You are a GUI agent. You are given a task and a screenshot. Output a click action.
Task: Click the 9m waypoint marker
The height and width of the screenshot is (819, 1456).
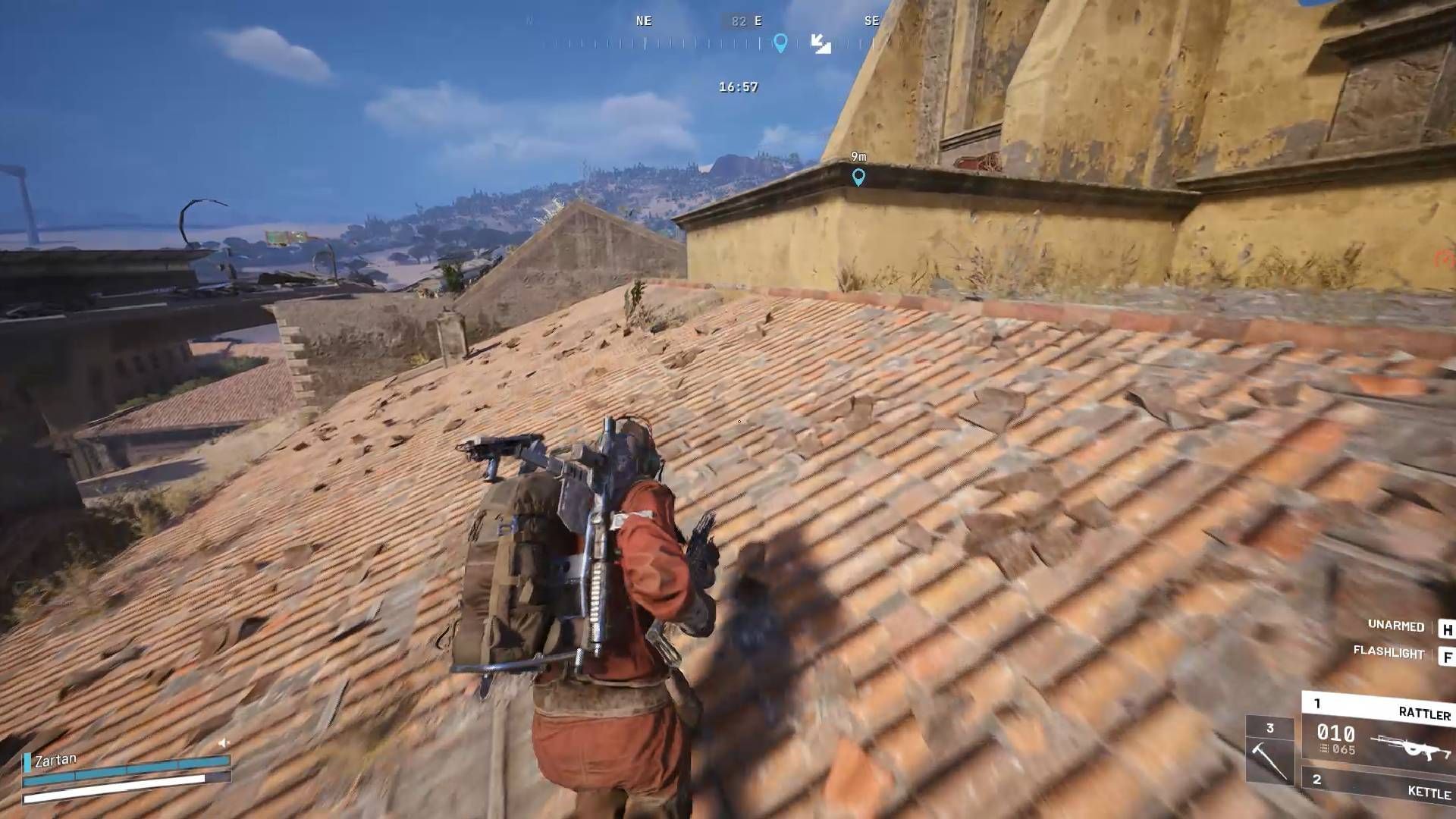(858, 177)
